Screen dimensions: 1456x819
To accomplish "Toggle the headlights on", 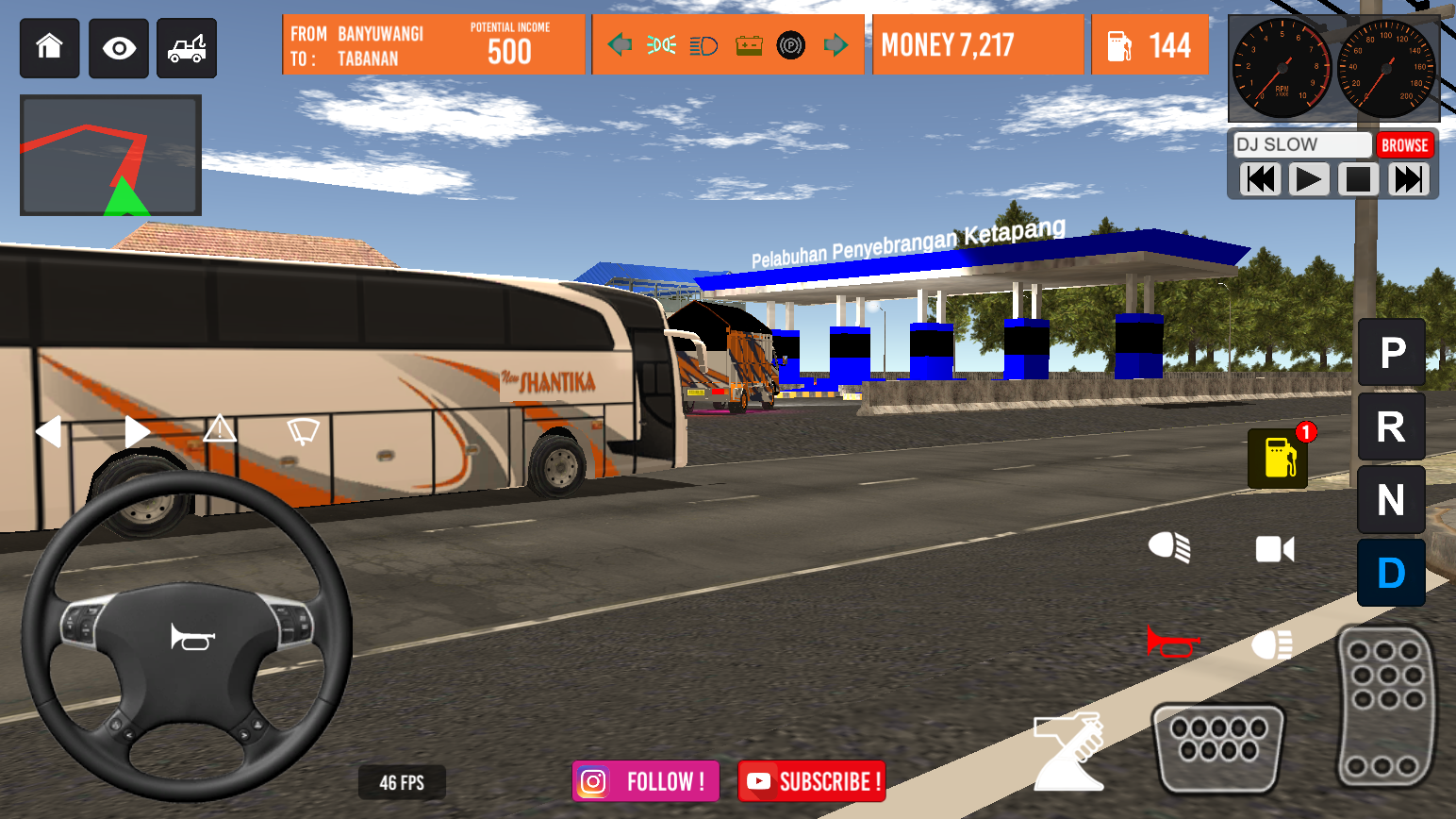I will (x=1169, y=547).
